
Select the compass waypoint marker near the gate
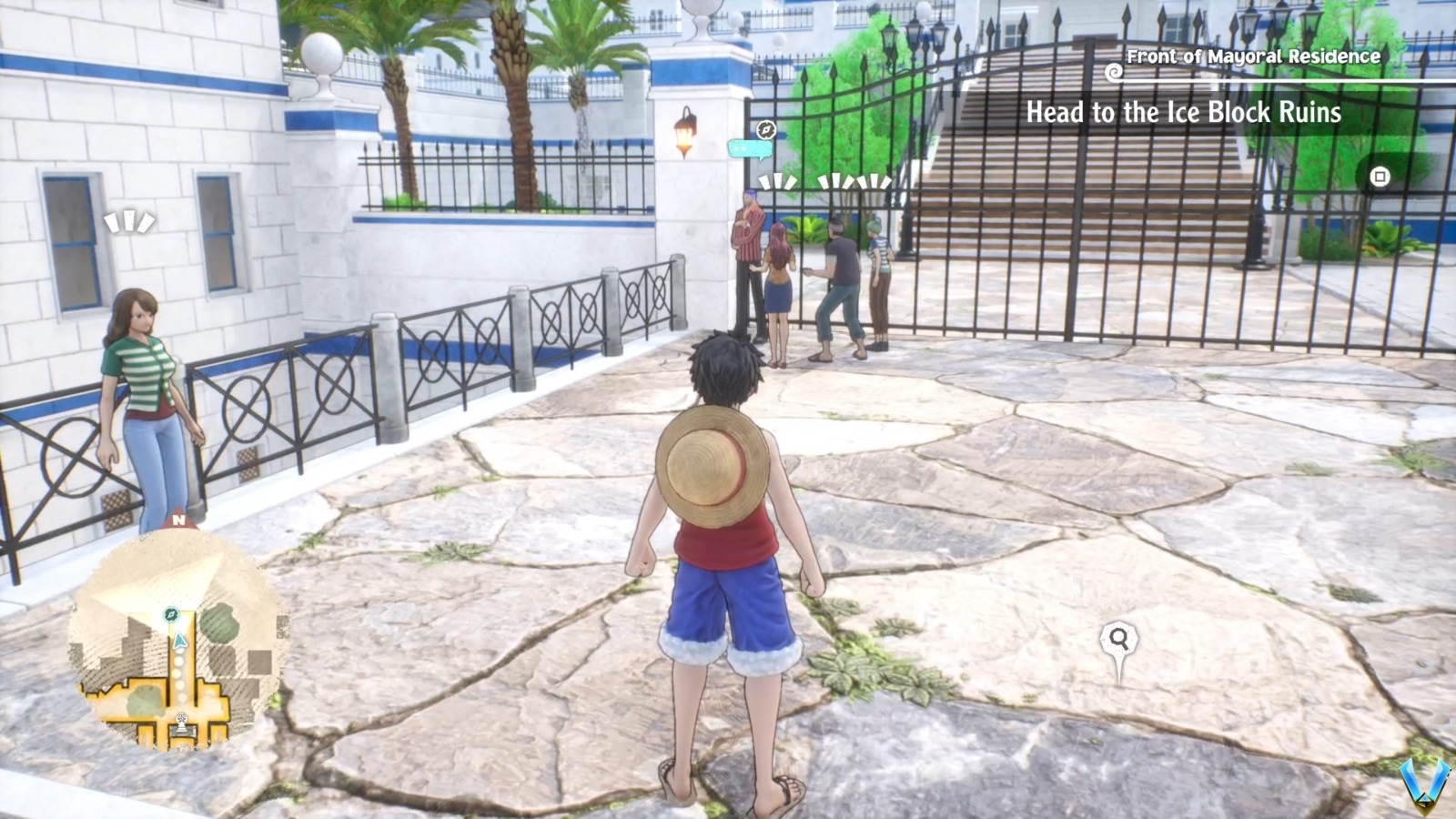pos(765,129)
